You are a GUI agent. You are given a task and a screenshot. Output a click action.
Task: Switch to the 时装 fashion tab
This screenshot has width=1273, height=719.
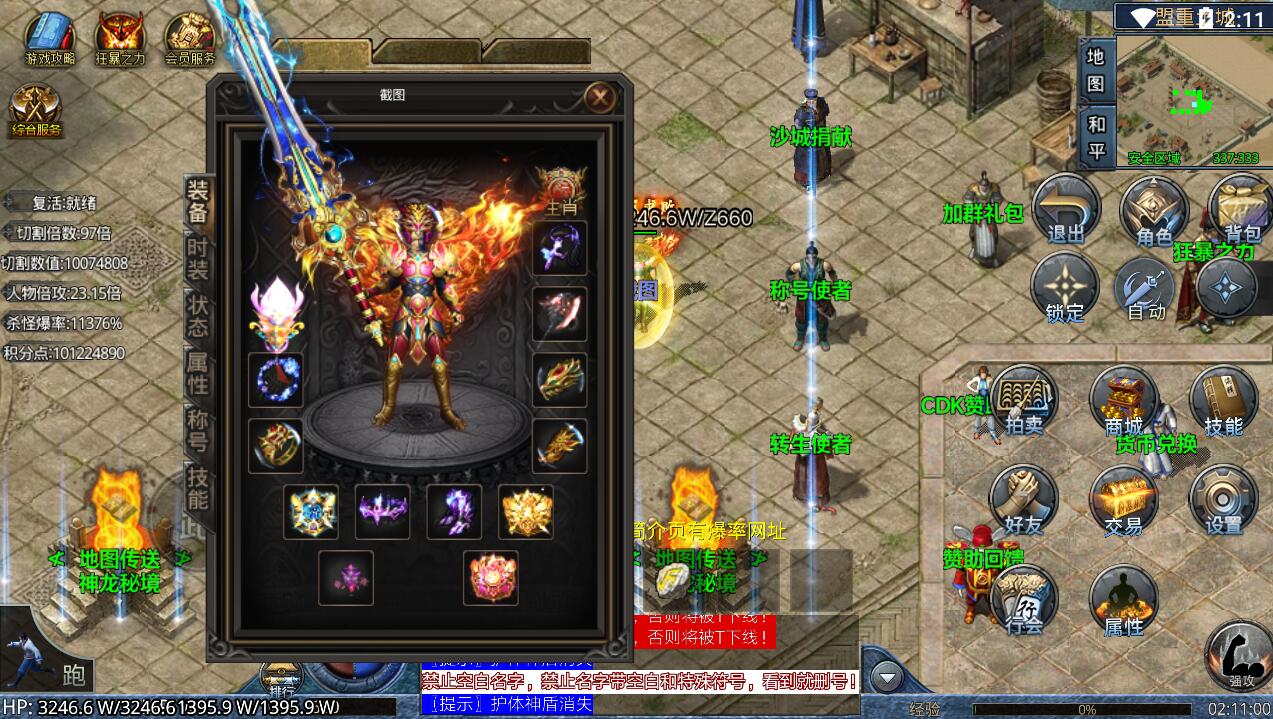[198, 256]
